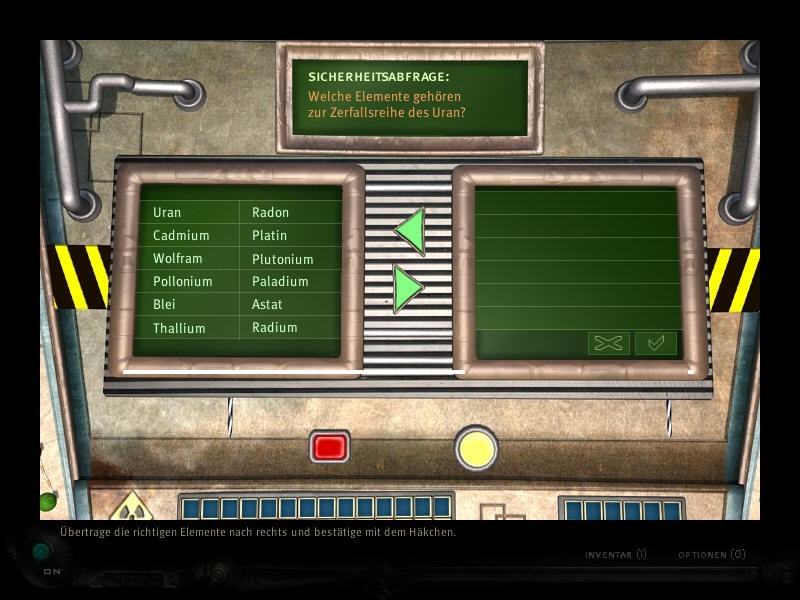
Task: Select the Paladium entry
Action: [x=280, y=281]
